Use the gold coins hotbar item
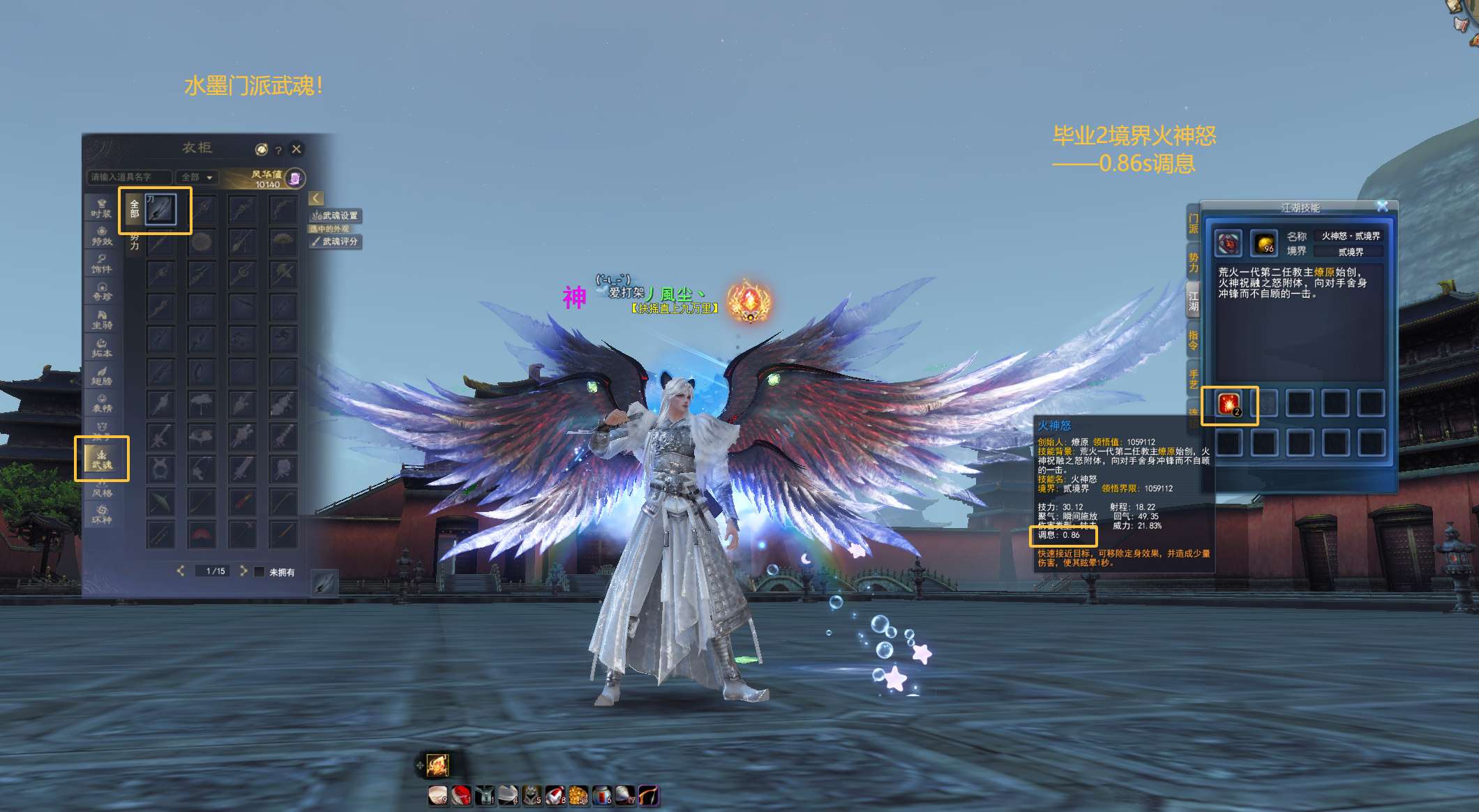The height and width of the screenshot is (812, 1479). click(578, 795)
